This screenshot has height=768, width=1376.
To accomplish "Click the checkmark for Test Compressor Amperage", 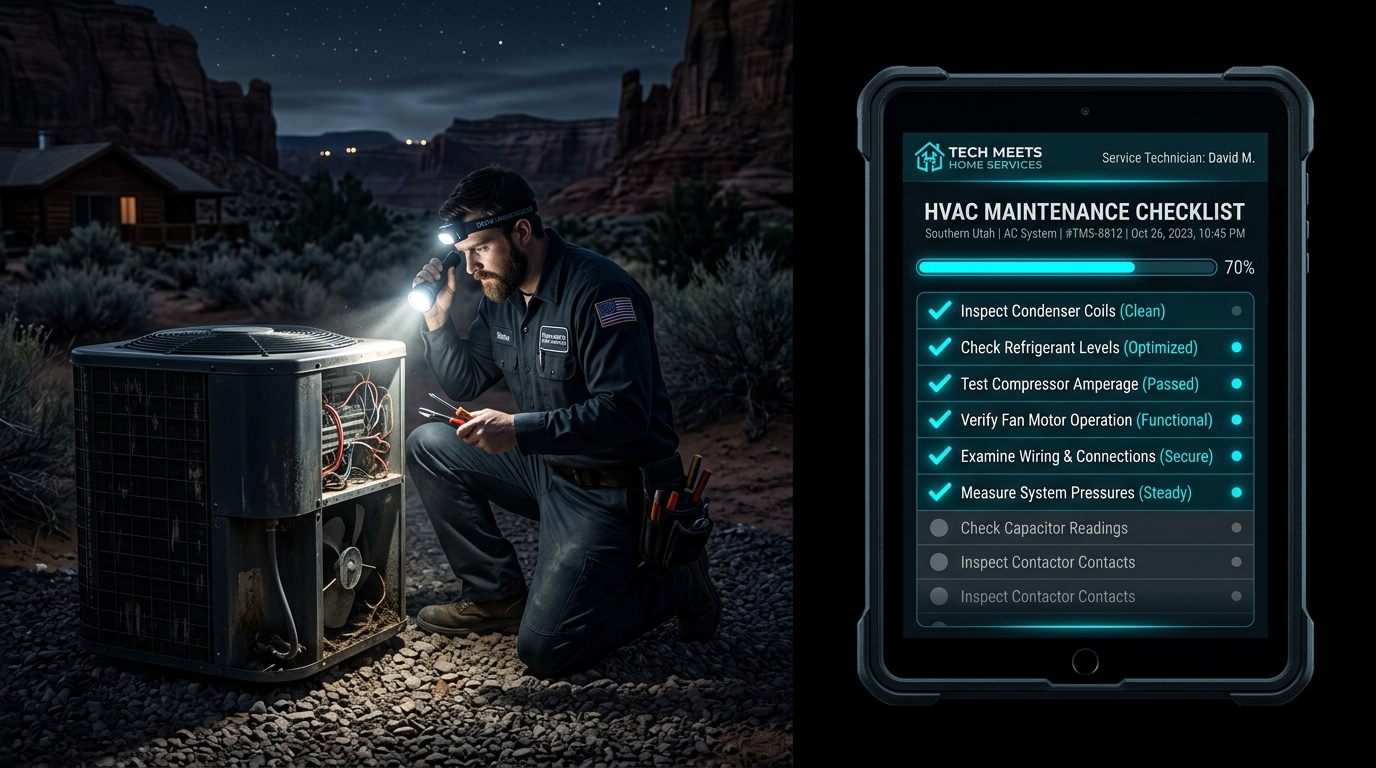I will (938, 383).
